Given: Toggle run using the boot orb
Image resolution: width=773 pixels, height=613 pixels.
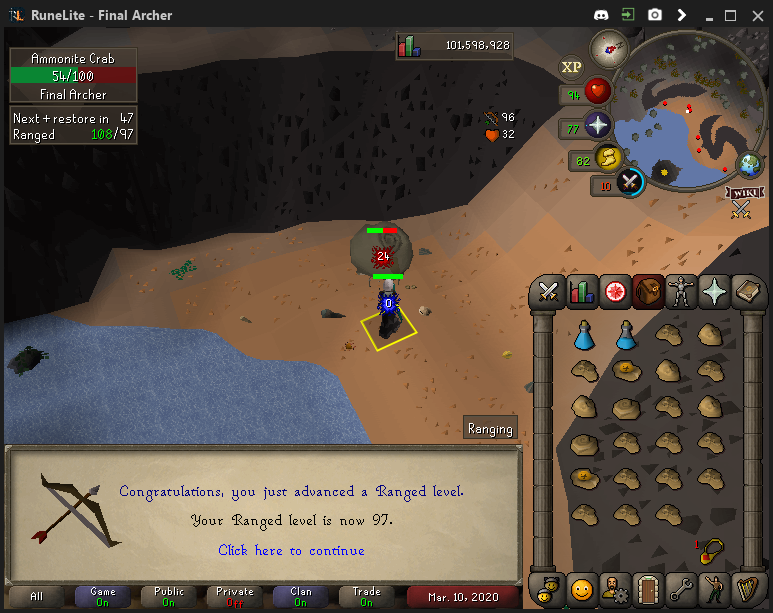Looking at the screenshot, I should pos(607,158).
